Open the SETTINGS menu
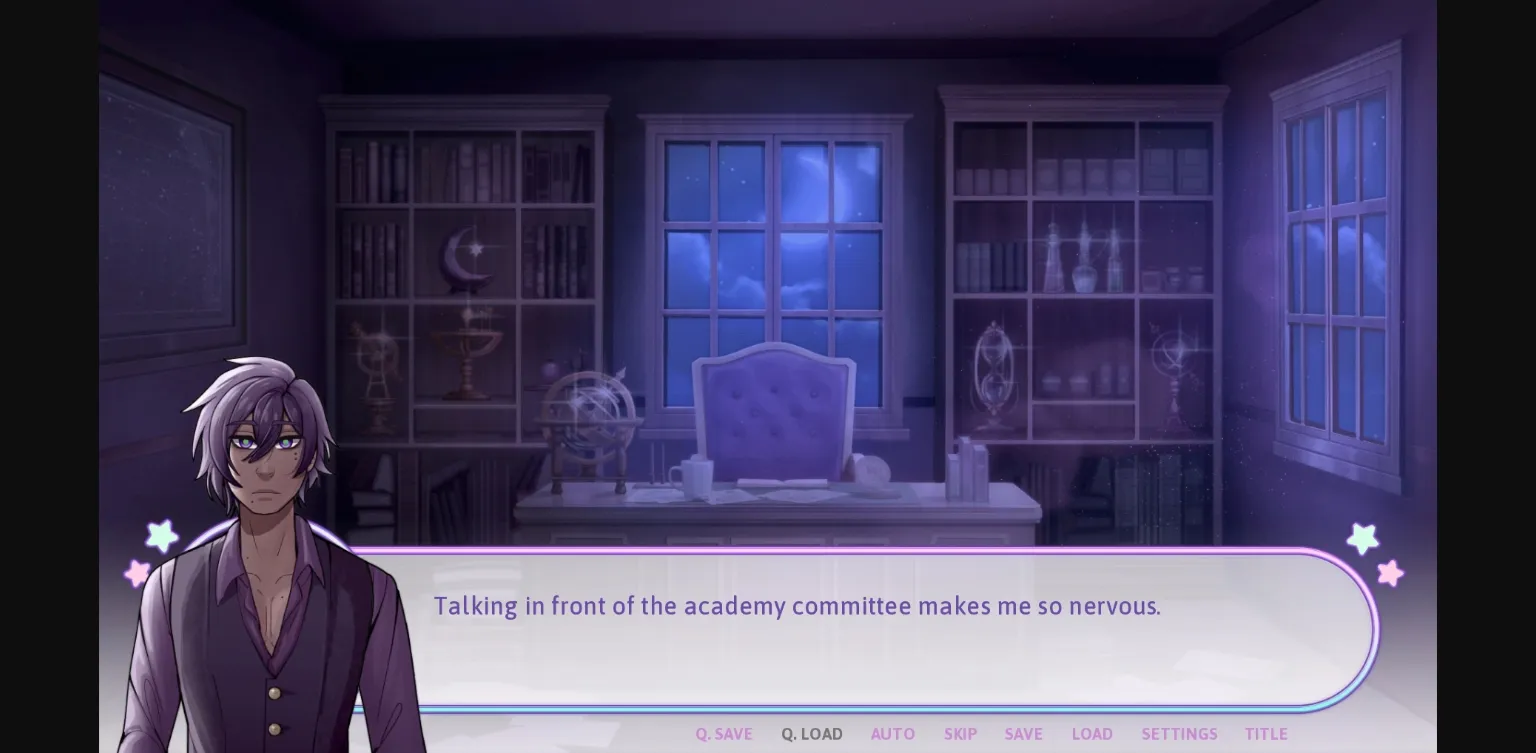Screen dimensions: 1536x753 1179,733
